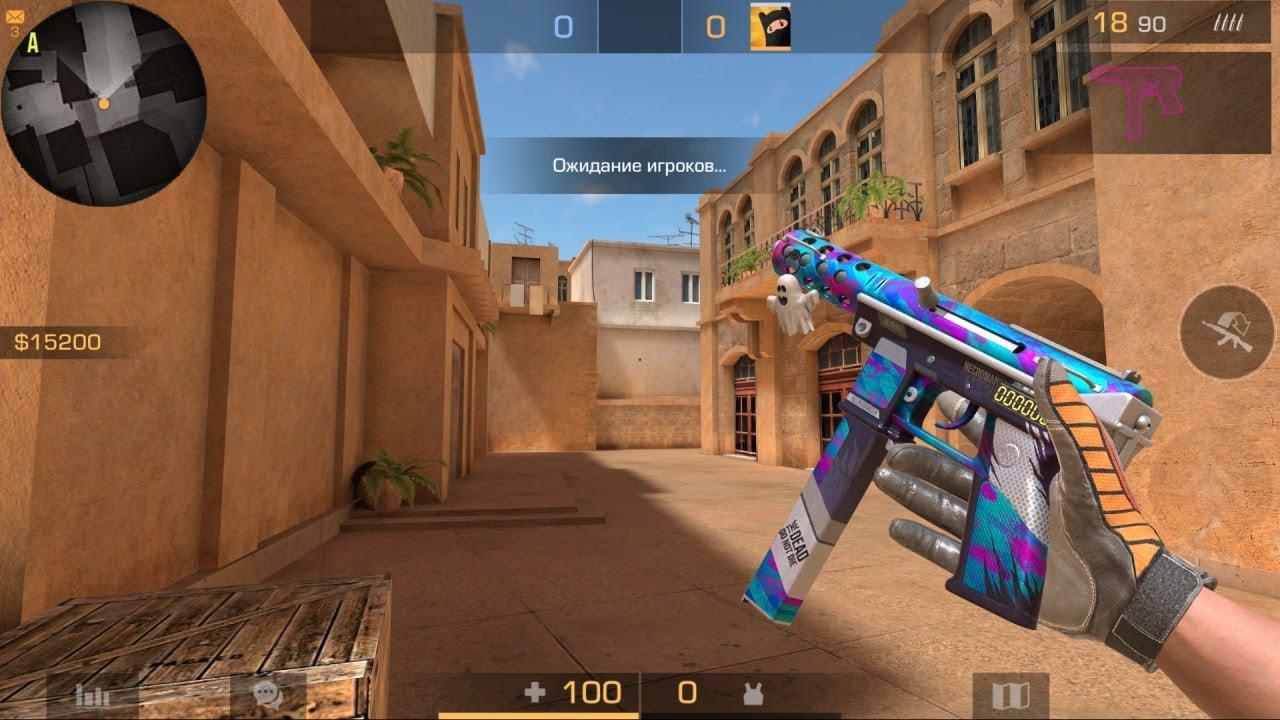Open the folded map icon
Screen dimensions: 1280x720
(x=1010, y=696)
